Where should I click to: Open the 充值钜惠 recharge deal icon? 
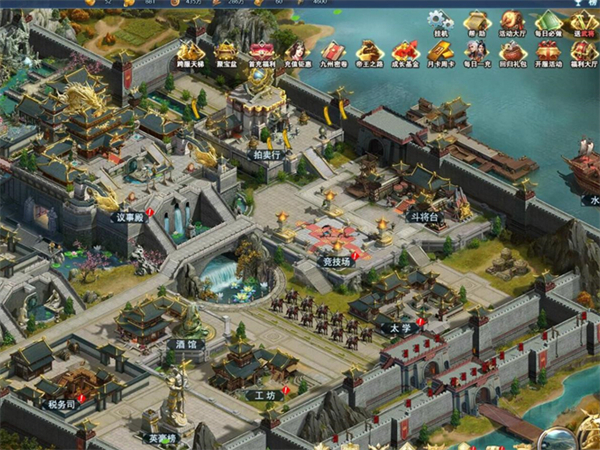297,52
